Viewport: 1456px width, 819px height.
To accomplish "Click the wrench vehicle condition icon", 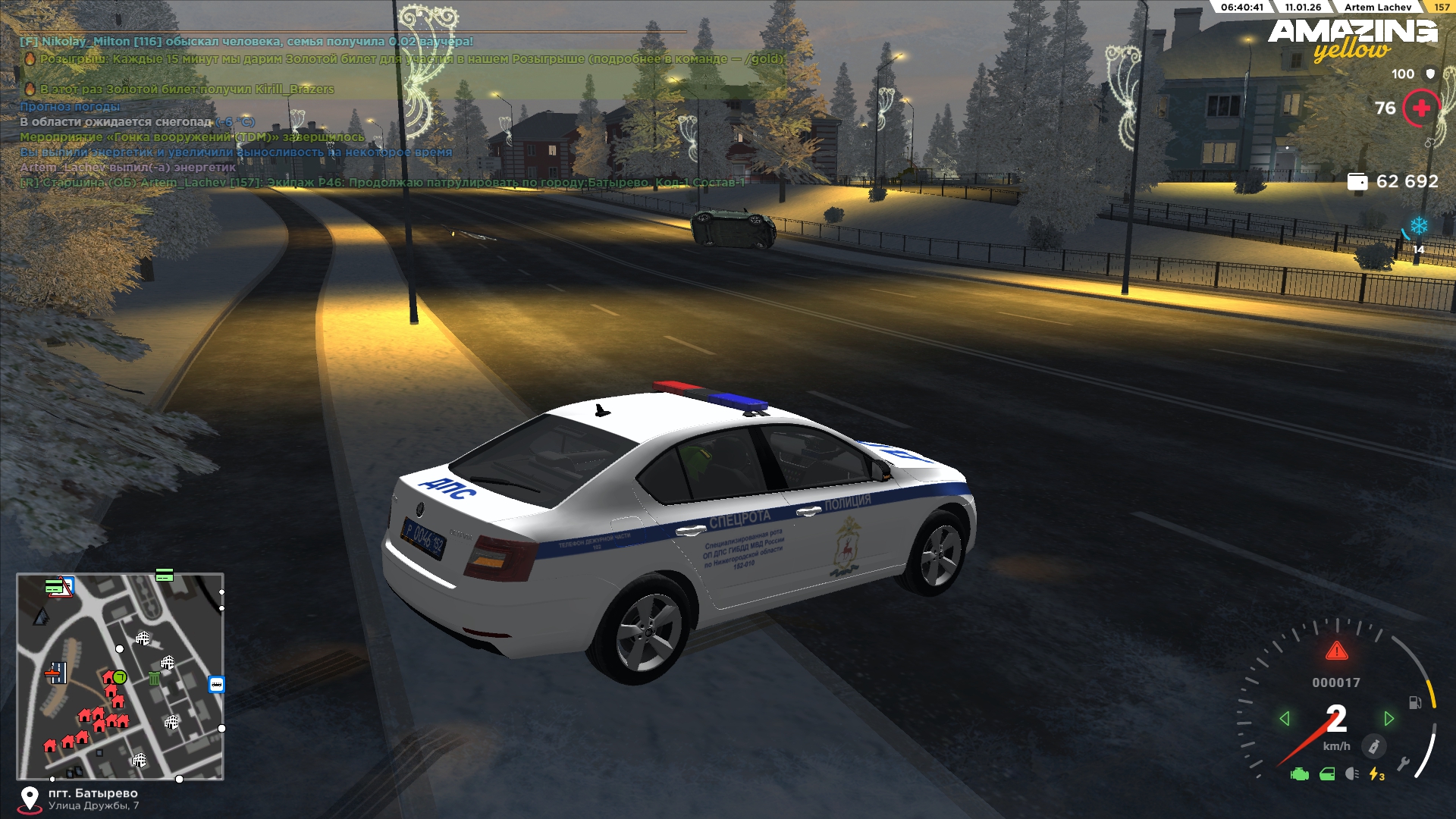I will click(1403, 764).
